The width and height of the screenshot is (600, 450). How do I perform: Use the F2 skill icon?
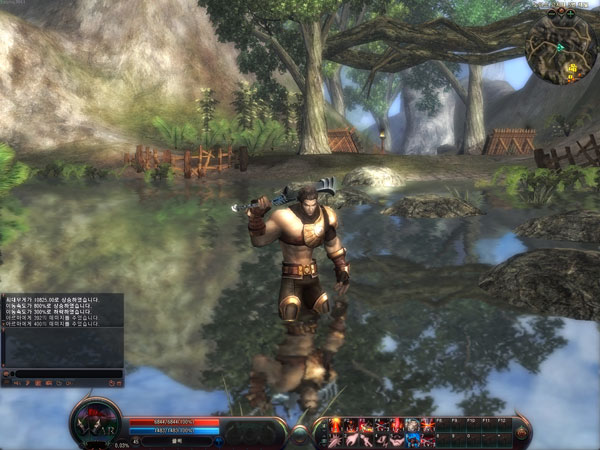point(350,425)
